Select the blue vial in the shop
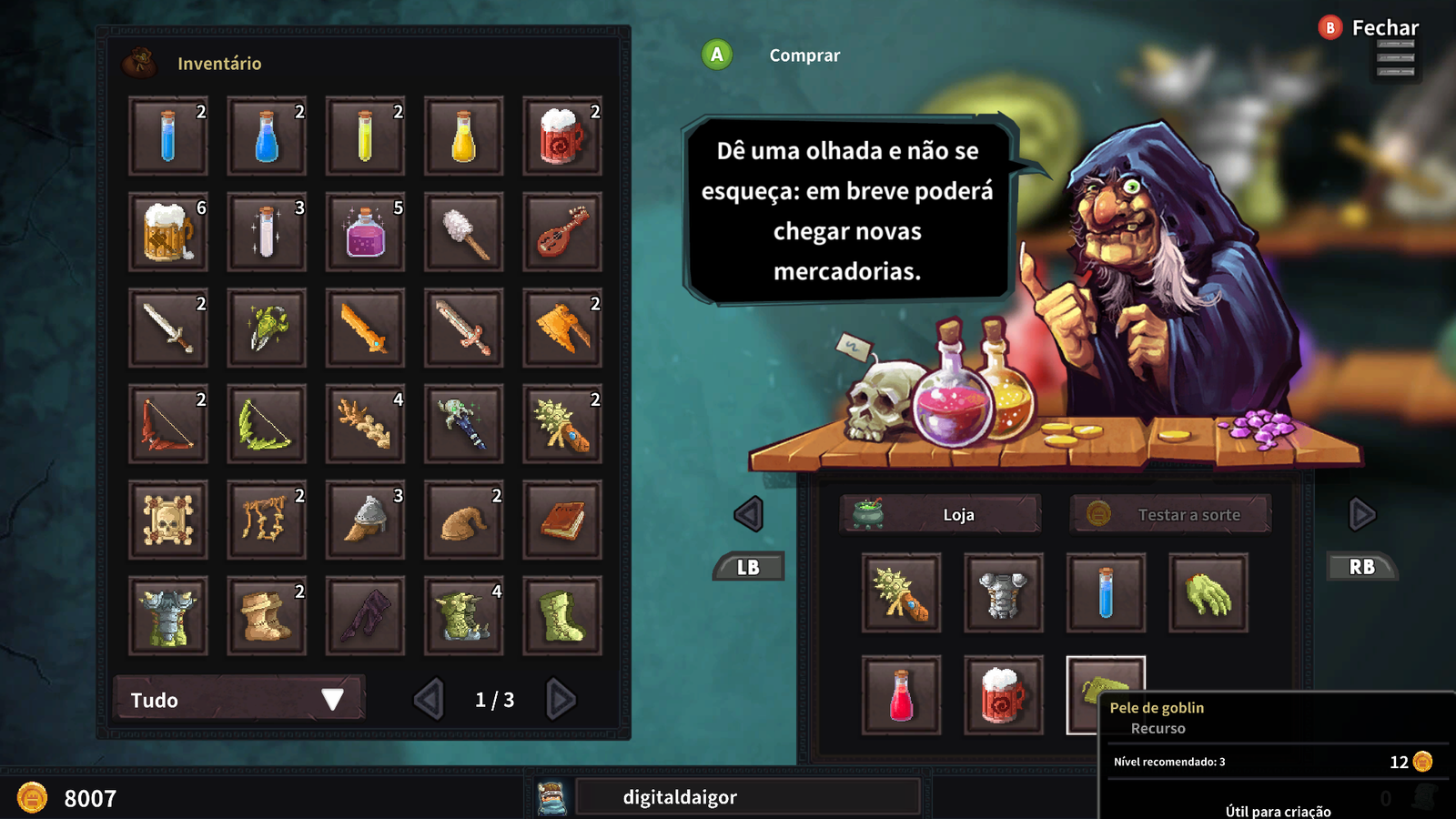The height and width of the screenshot is (819, 1456). click(x=1105, y=593)
